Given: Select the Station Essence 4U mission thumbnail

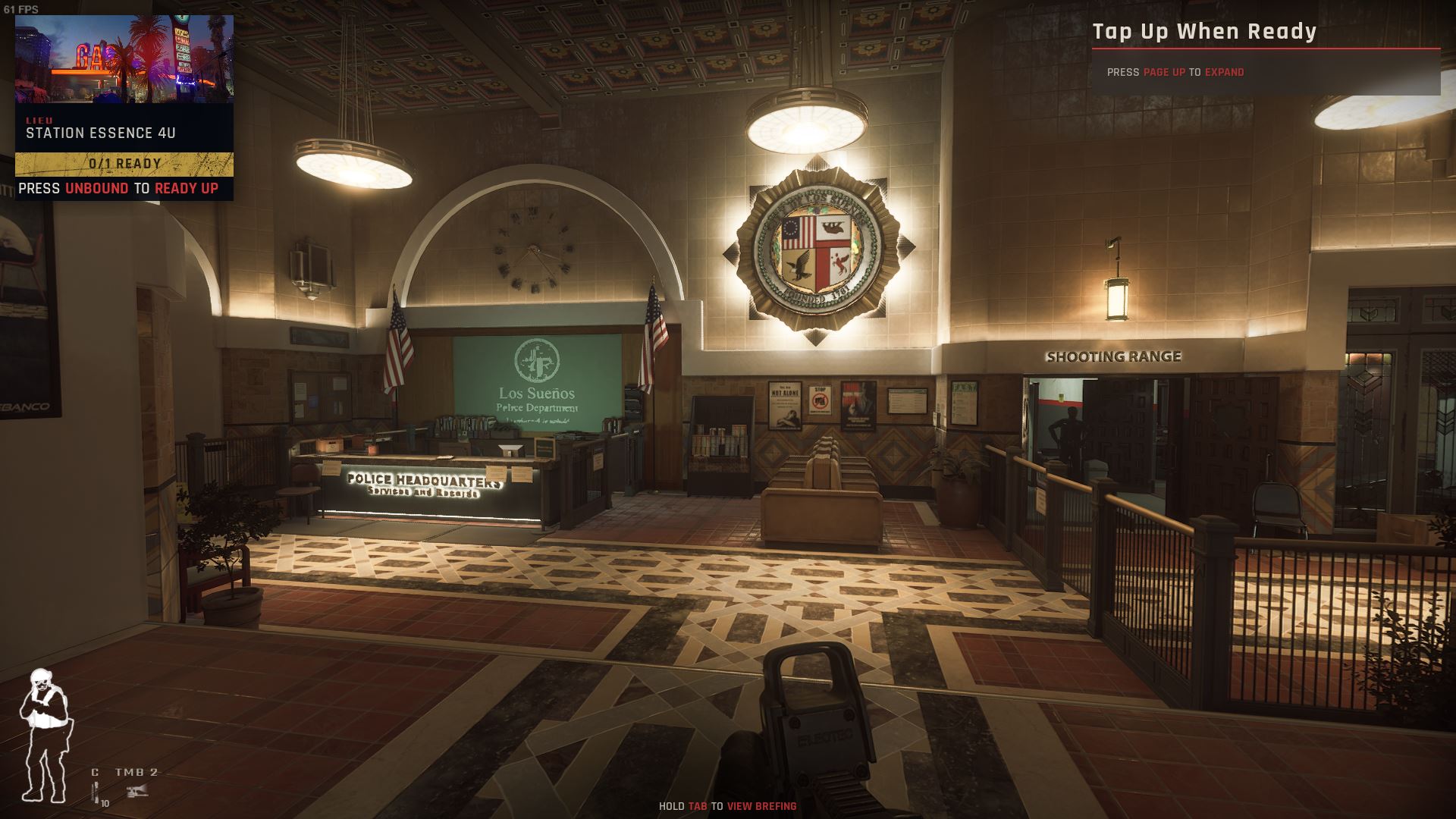Looking at the screenshot, I should point(124,59).
